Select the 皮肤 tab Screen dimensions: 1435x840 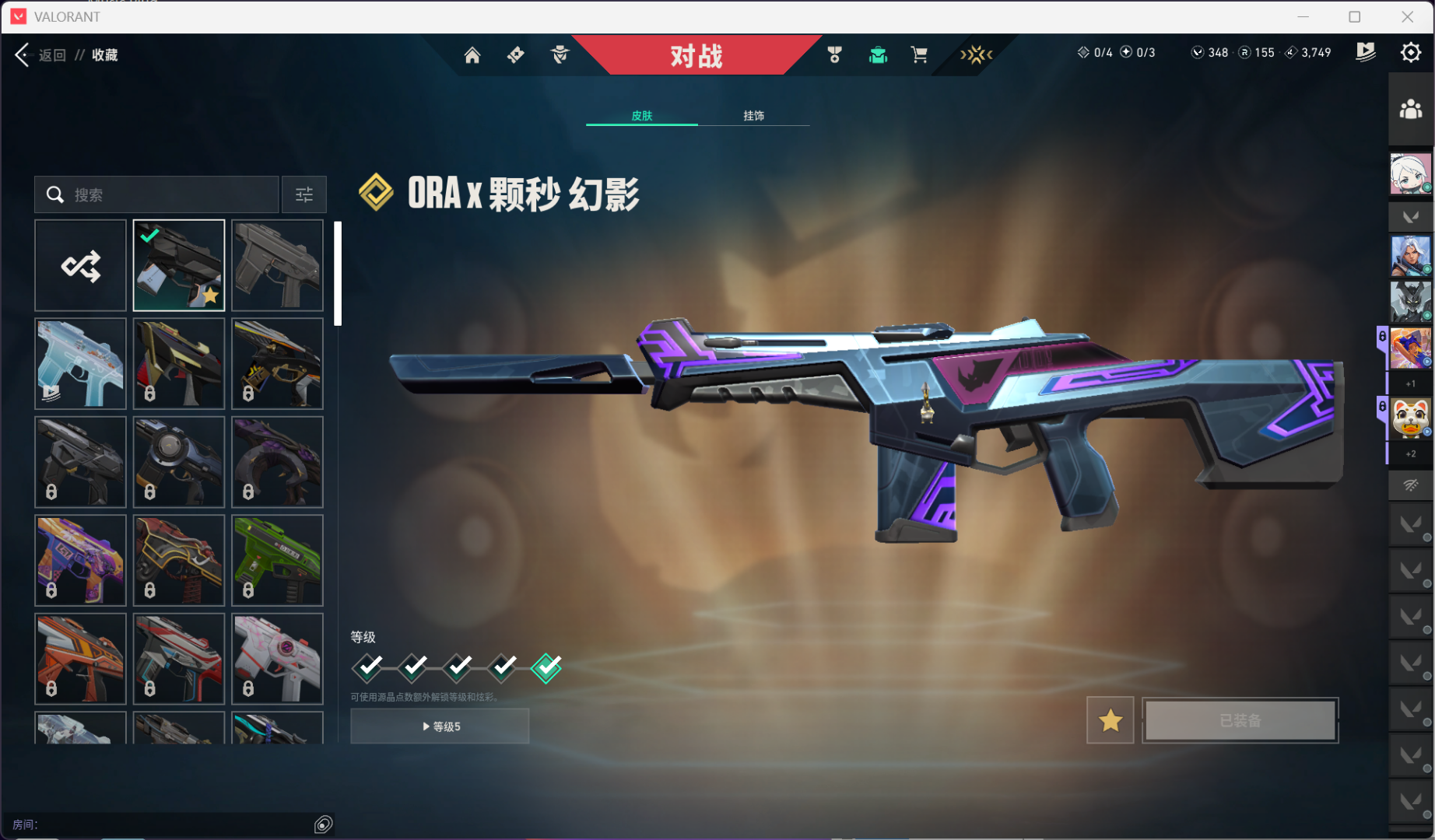coord(641,116)
